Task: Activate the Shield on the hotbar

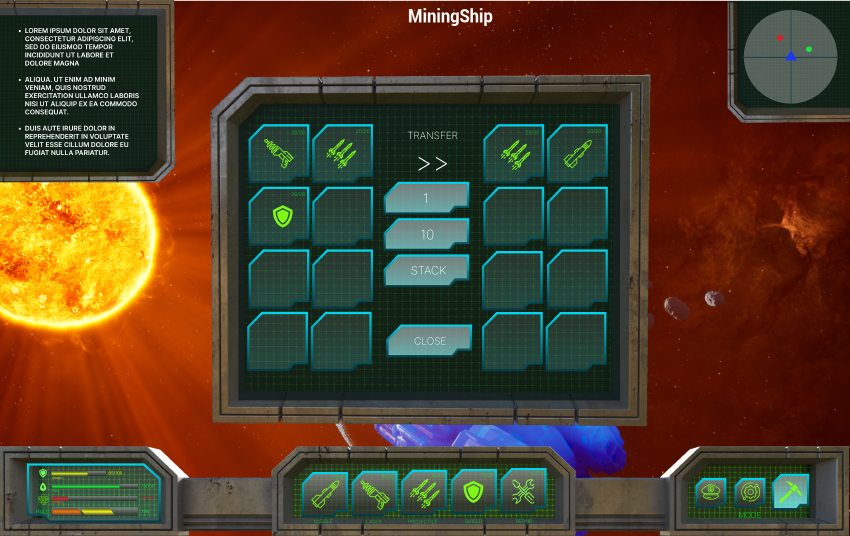Action: tap(474, 492)
